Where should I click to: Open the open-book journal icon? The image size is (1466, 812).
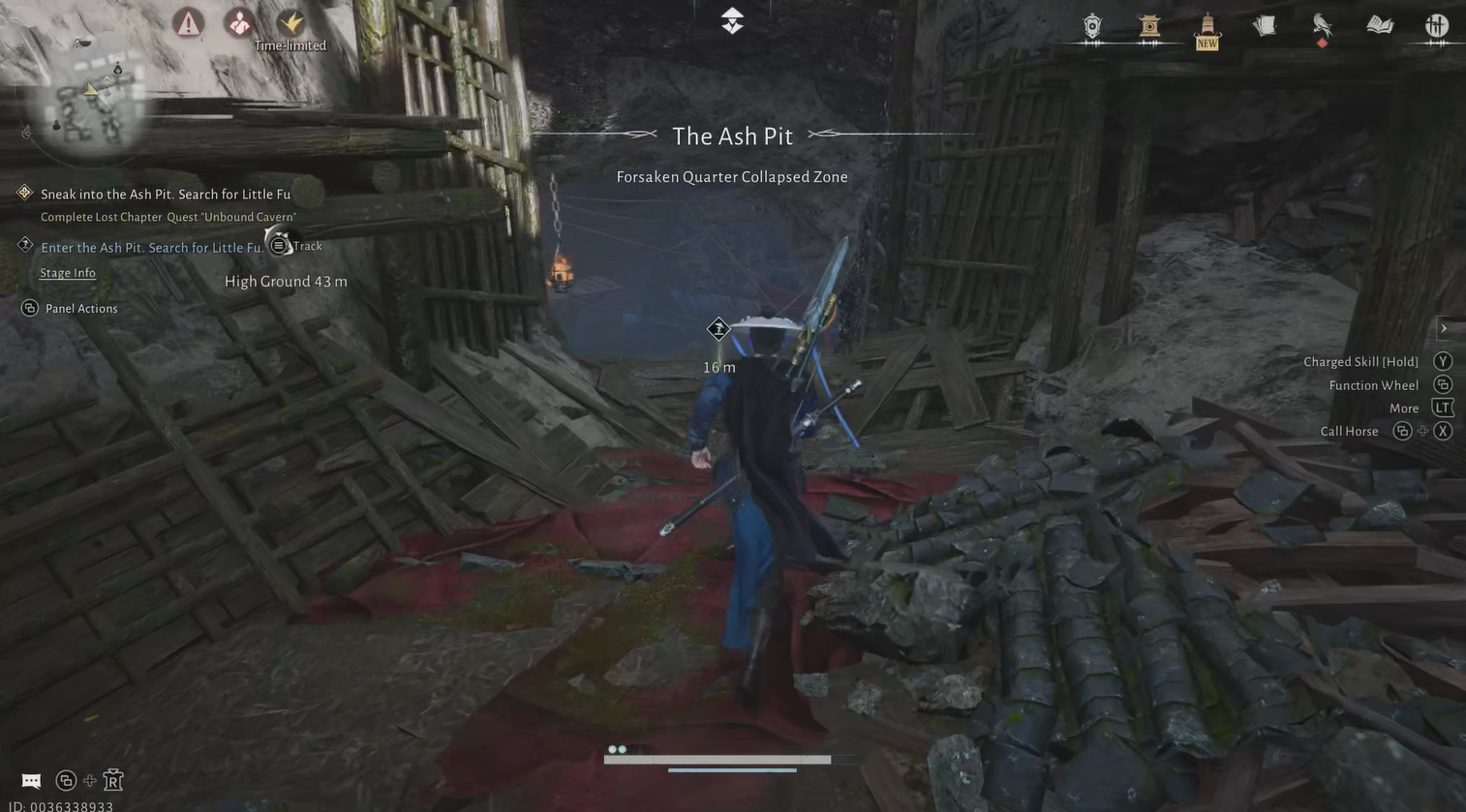pyautogui.click(x=1380, y=25)
